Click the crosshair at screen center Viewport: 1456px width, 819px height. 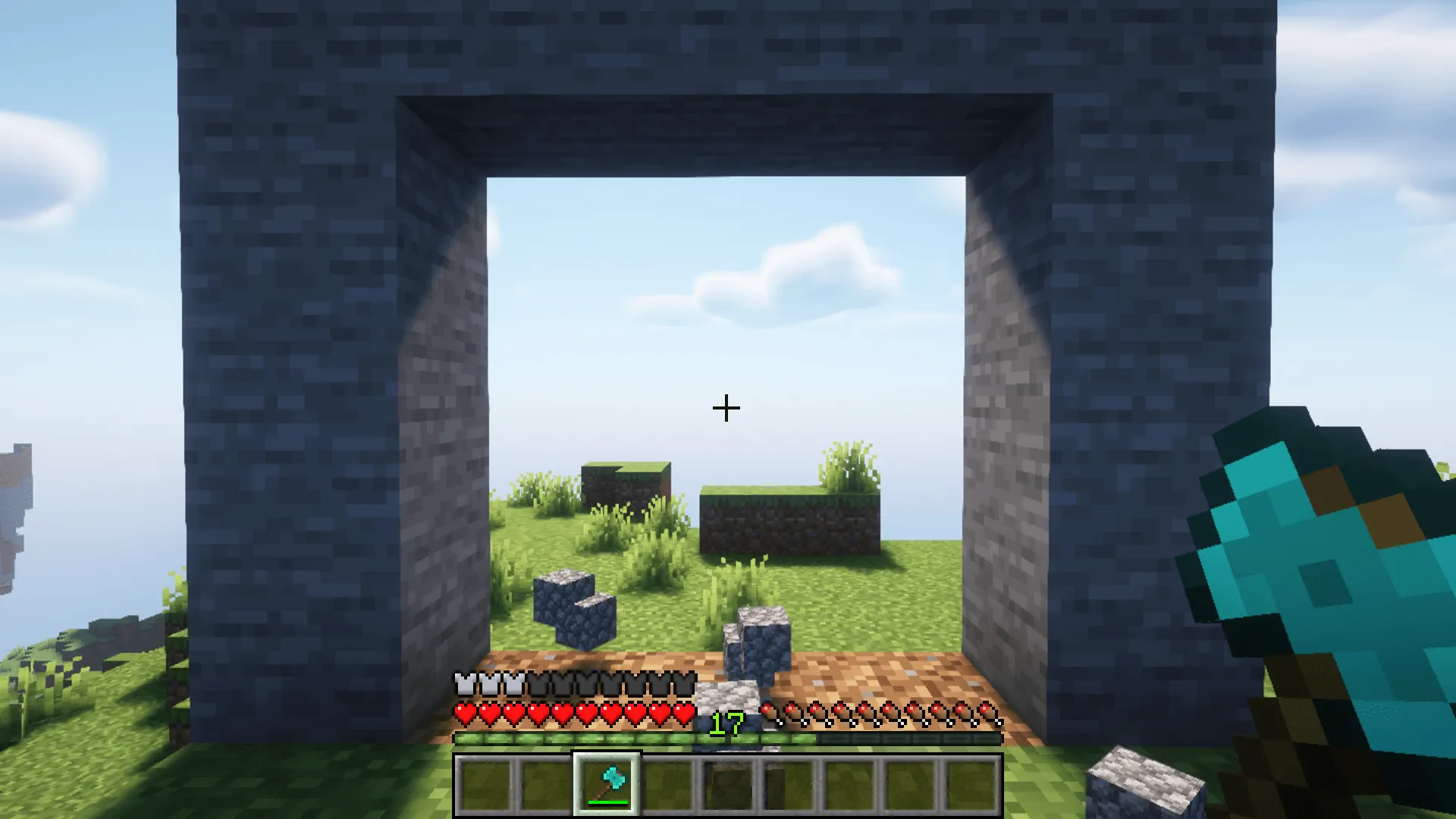[726, 408]
